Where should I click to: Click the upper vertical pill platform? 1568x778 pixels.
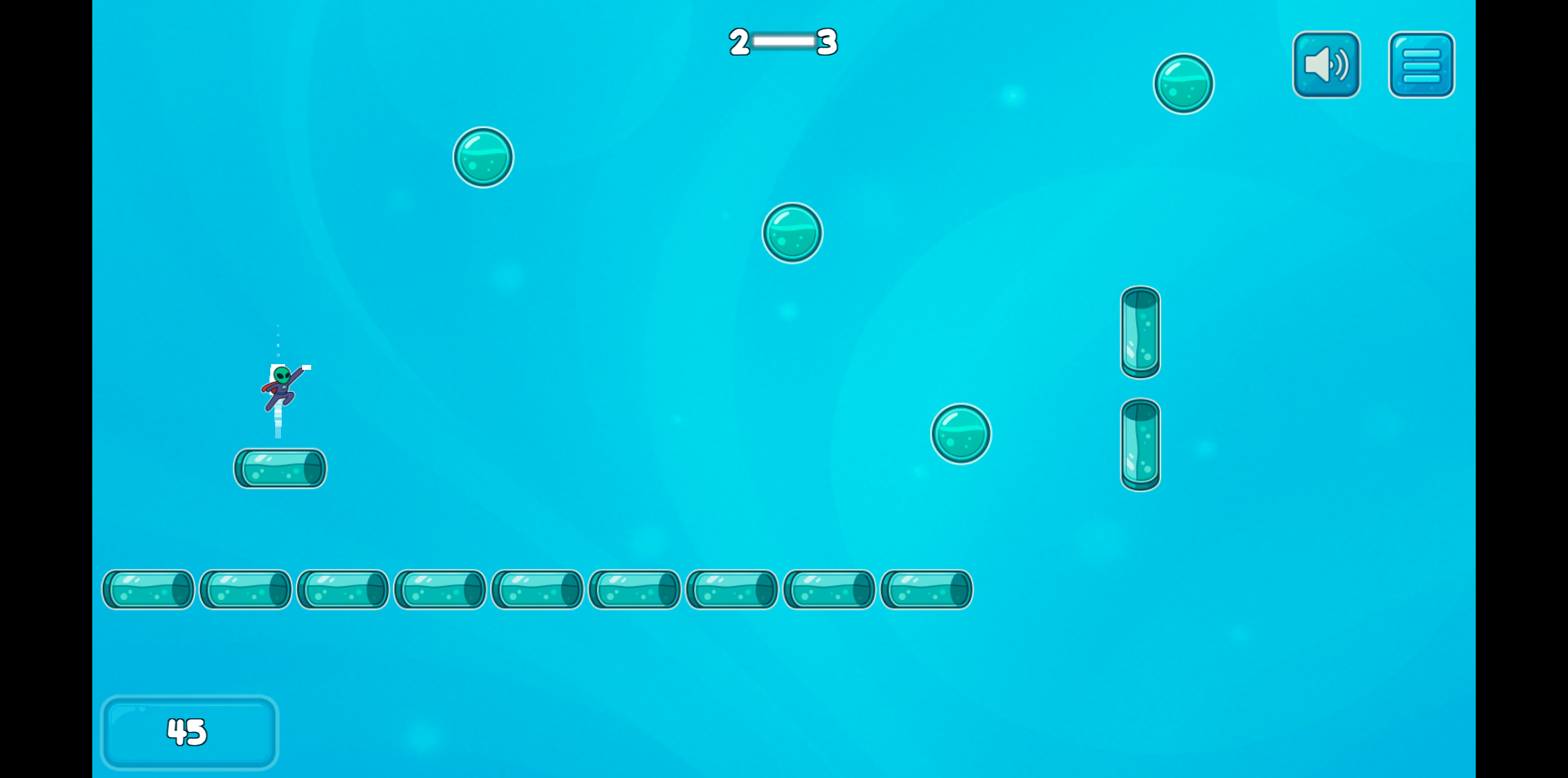pyautogui.click(x=1140, y=334)
